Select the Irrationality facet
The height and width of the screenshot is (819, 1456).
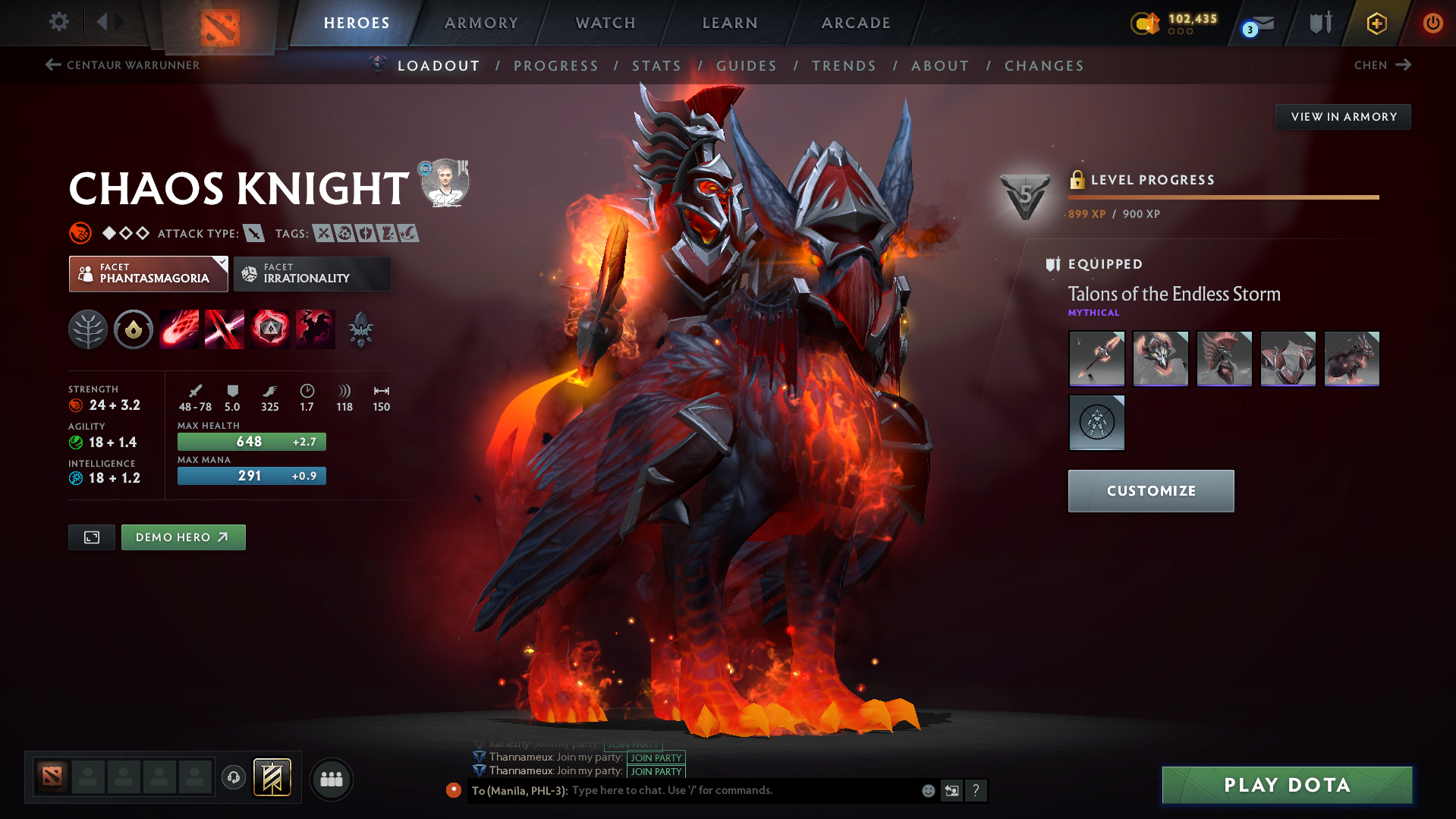(x=312, y=273)
